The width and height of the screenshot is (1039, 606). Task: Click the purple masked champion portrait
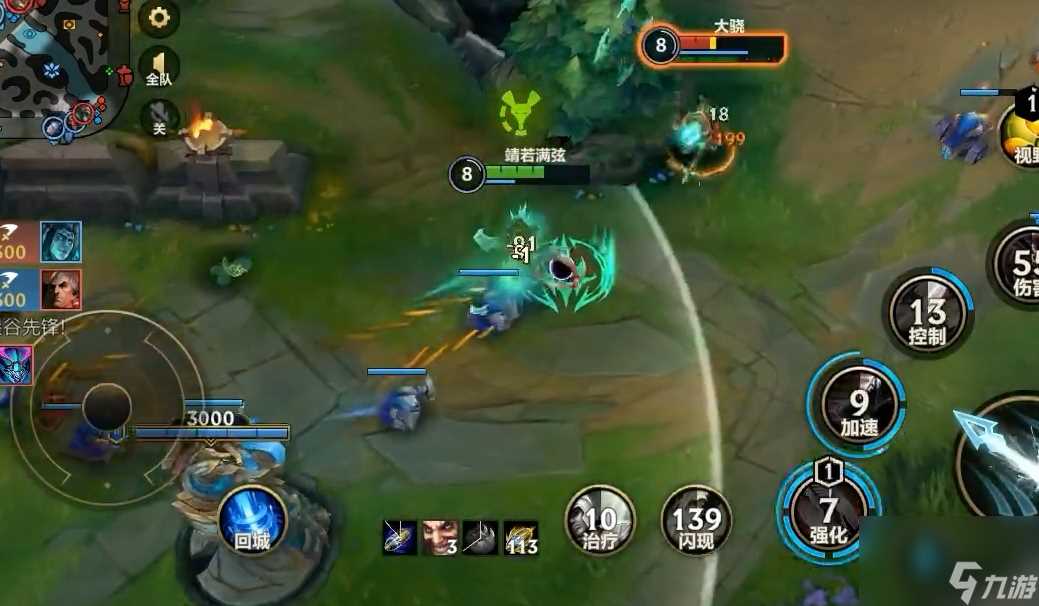pos(16,364)
